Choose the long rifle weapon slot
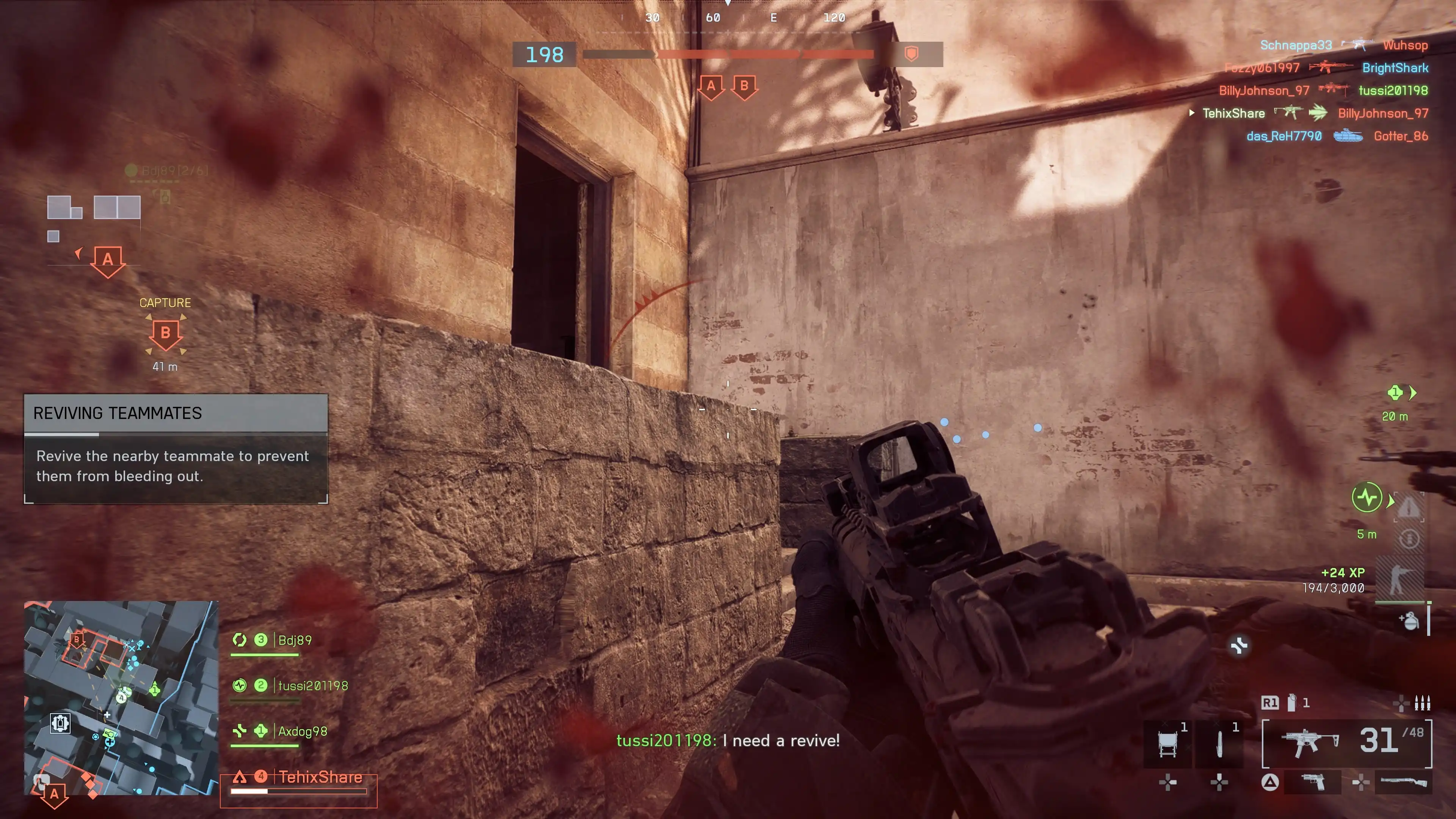The image size is (1456, 819). (x=1403, y=783)
